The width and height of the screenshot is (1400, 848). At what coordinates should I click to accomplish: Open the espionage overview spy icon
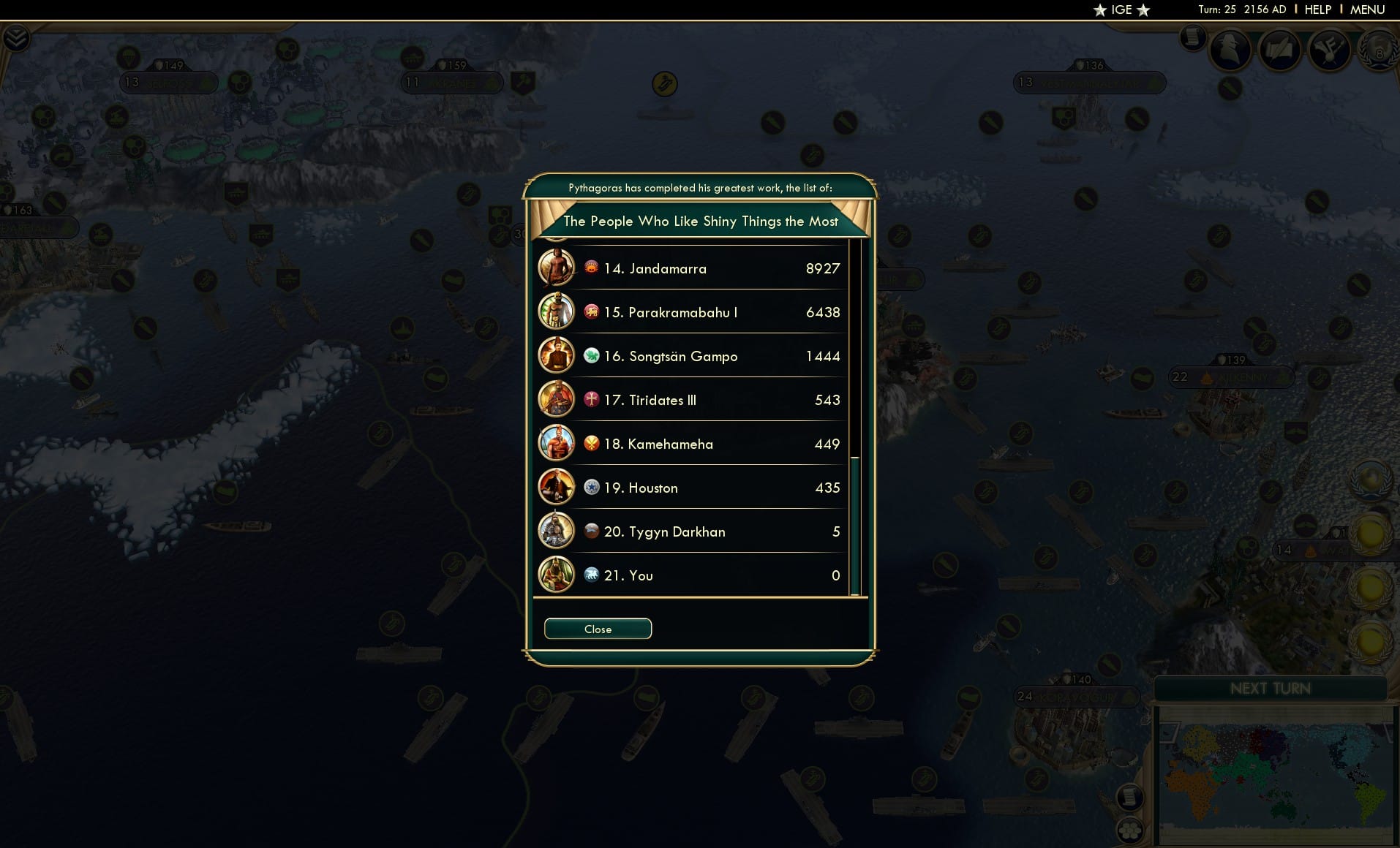pos(1230,50)
